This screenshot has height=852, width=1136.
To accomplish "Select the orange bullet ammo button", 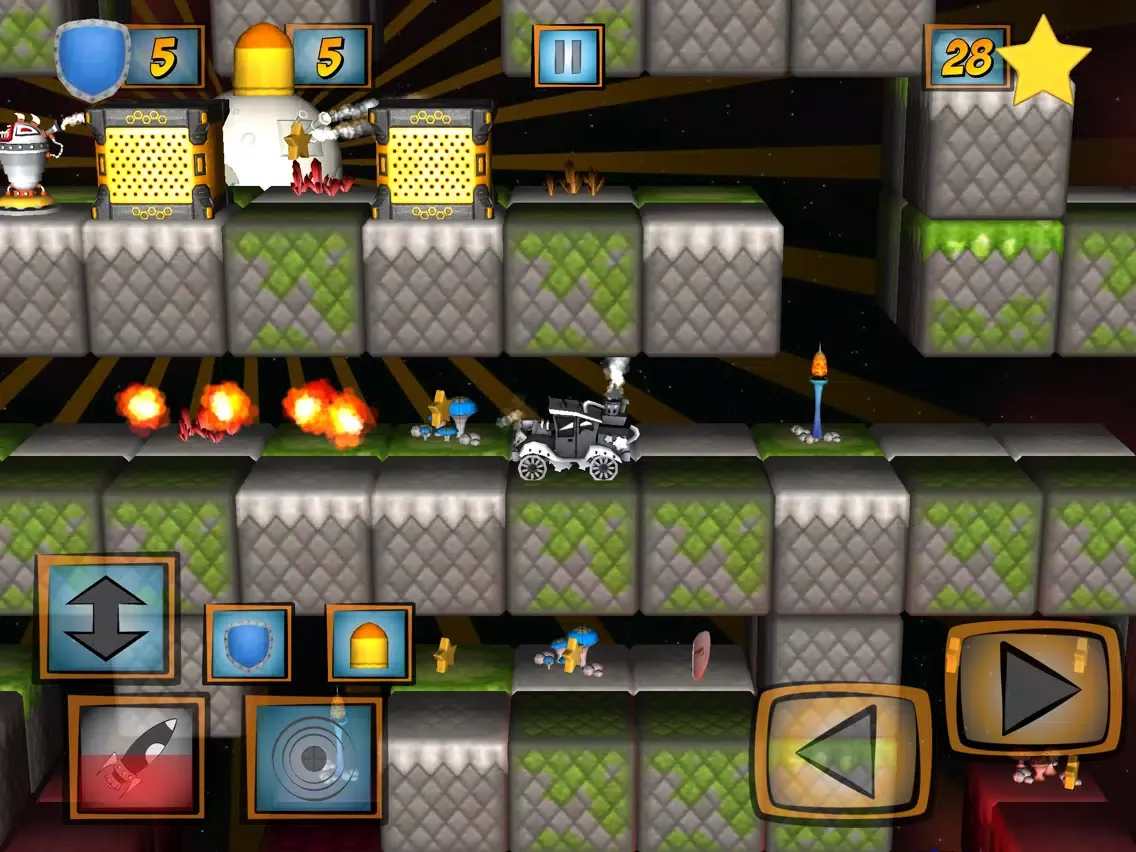I will (x=370, y=644).
